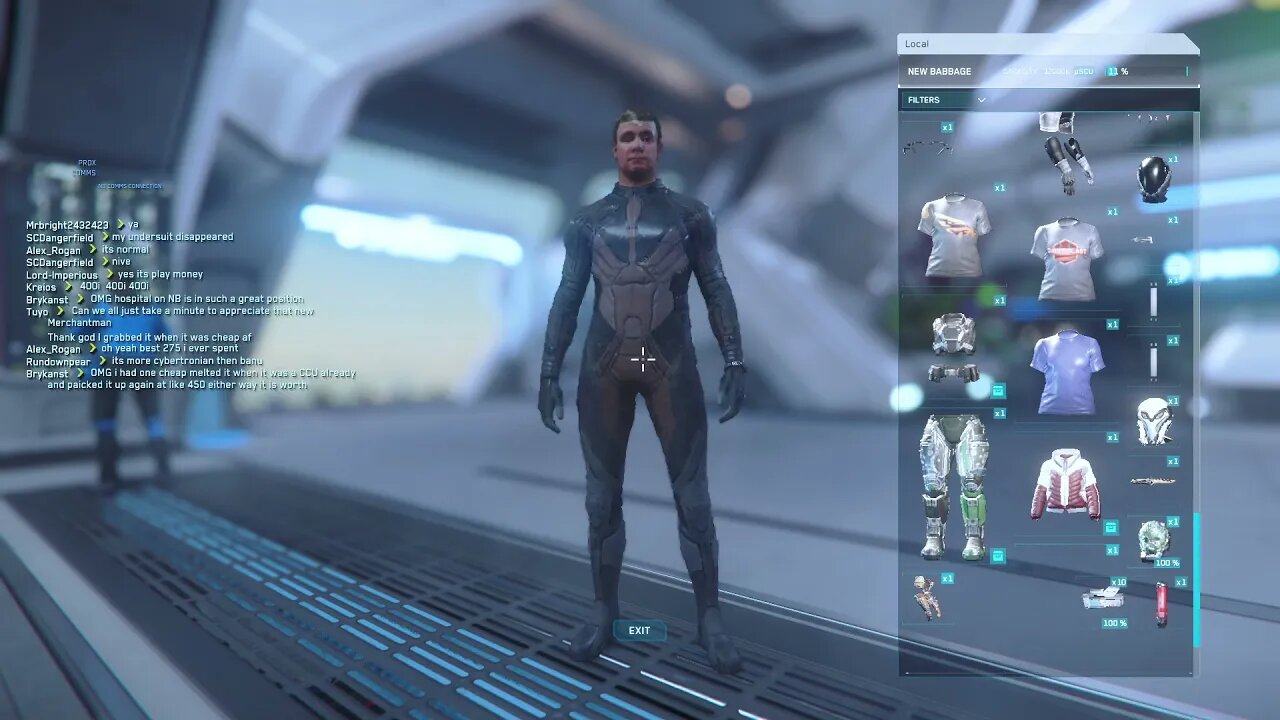1280x720 pixels.
Task: Select the Local inventory tab
Action: click(917, 44)
